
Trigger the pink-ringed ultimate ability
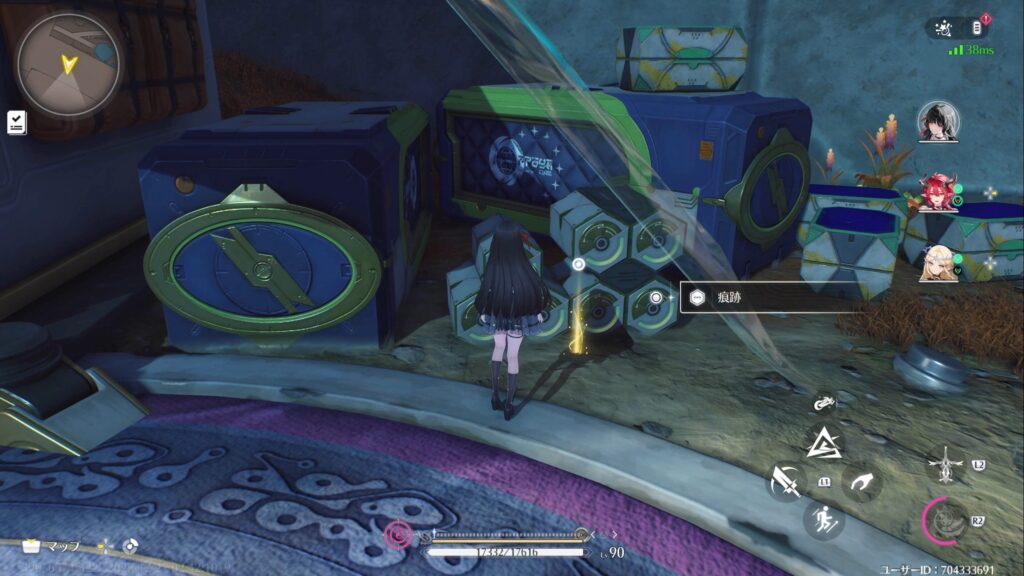tap(942, 518)
